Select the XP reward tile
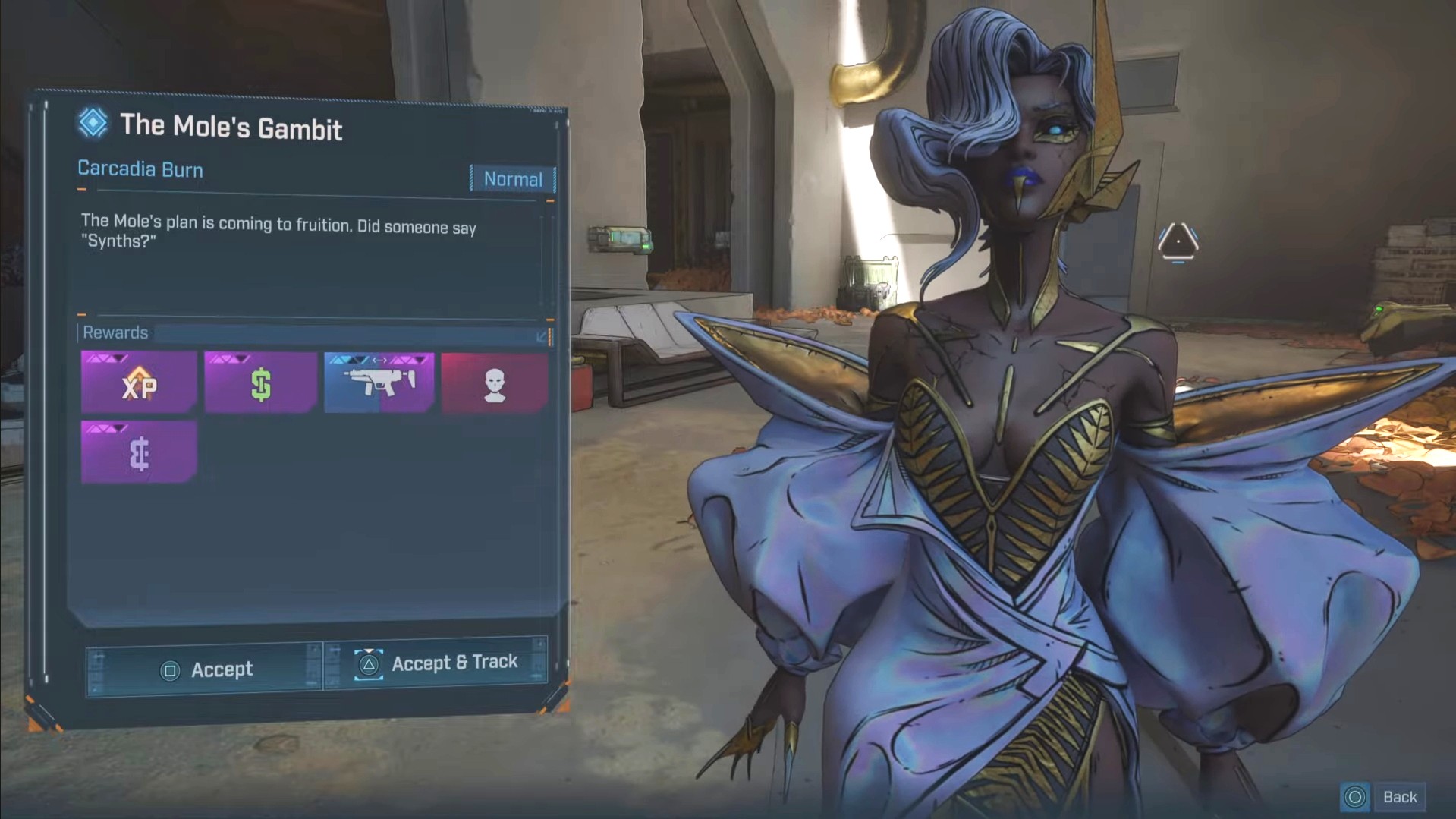The image size is (1456, 819). pos(139,383)
